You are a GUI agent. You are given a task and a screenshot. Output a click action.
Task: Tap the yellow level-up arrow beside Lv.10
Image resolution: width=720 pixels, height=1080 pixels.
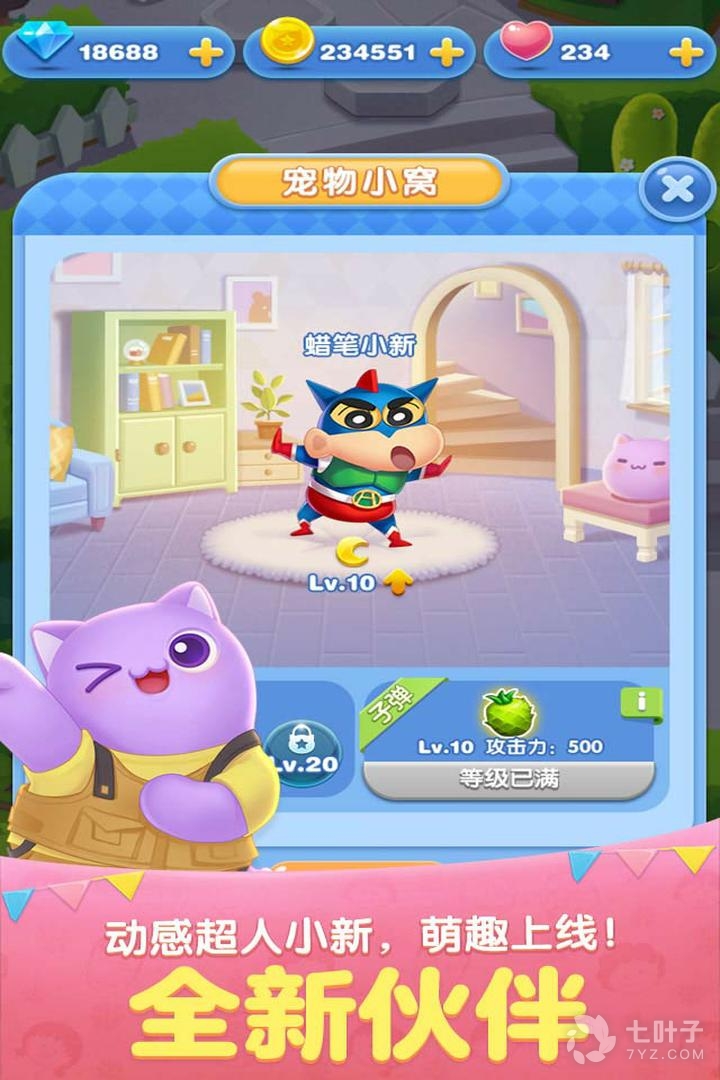click(x=398, y=582)
